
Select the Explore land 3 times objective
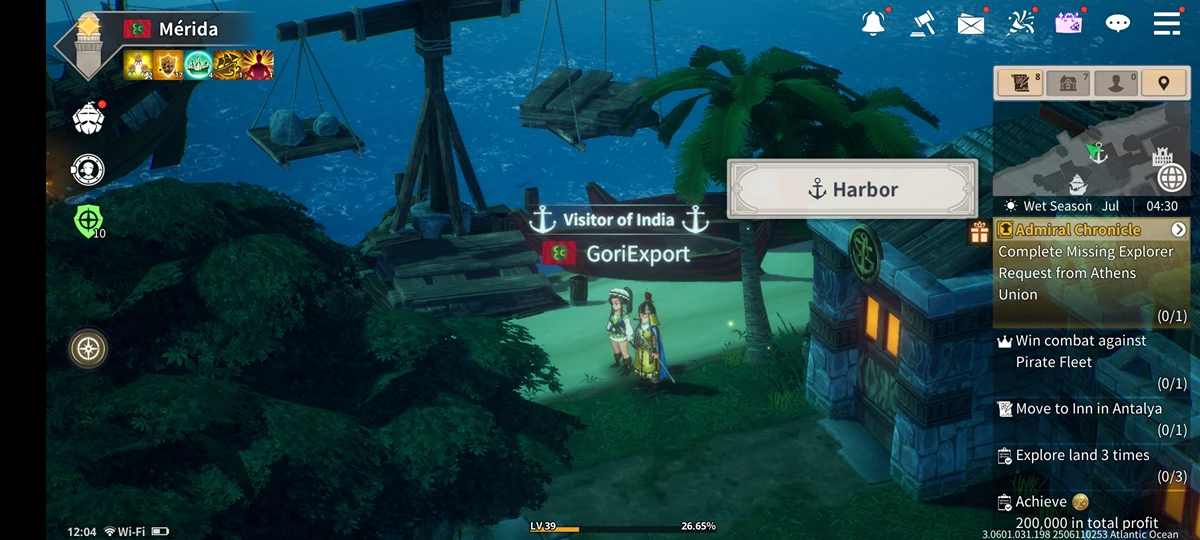click(x=1082, y=455)
